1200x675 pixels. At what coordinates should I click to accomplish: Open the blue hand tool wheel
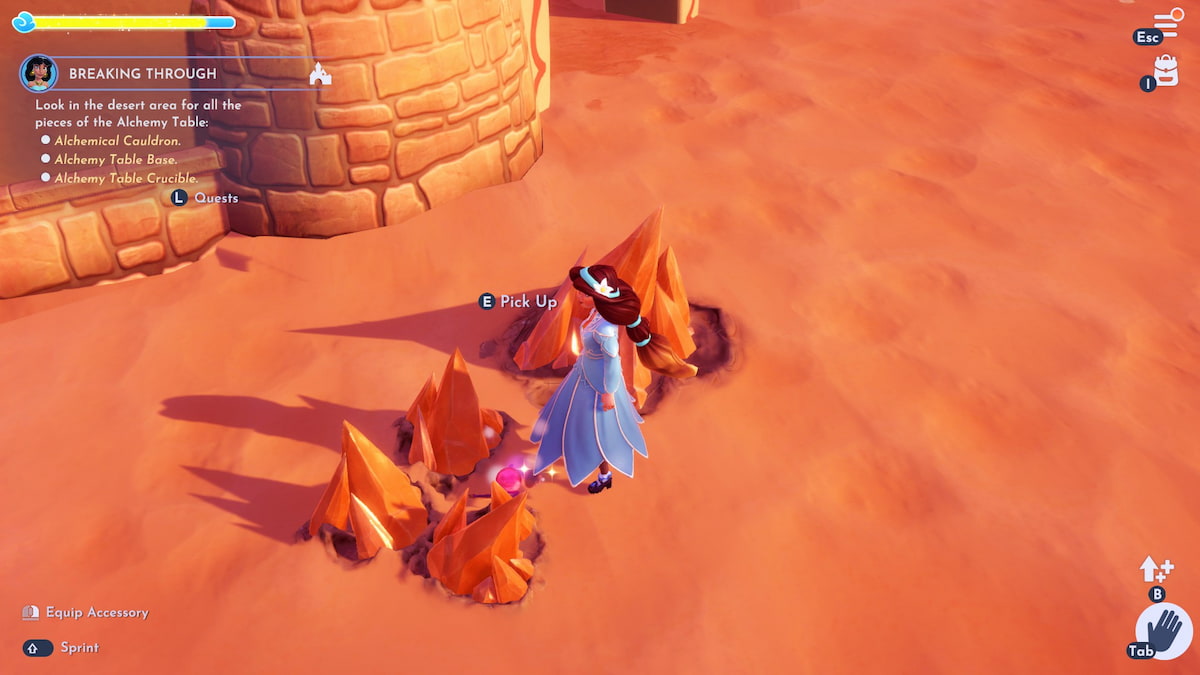[x=1164, y=632]
